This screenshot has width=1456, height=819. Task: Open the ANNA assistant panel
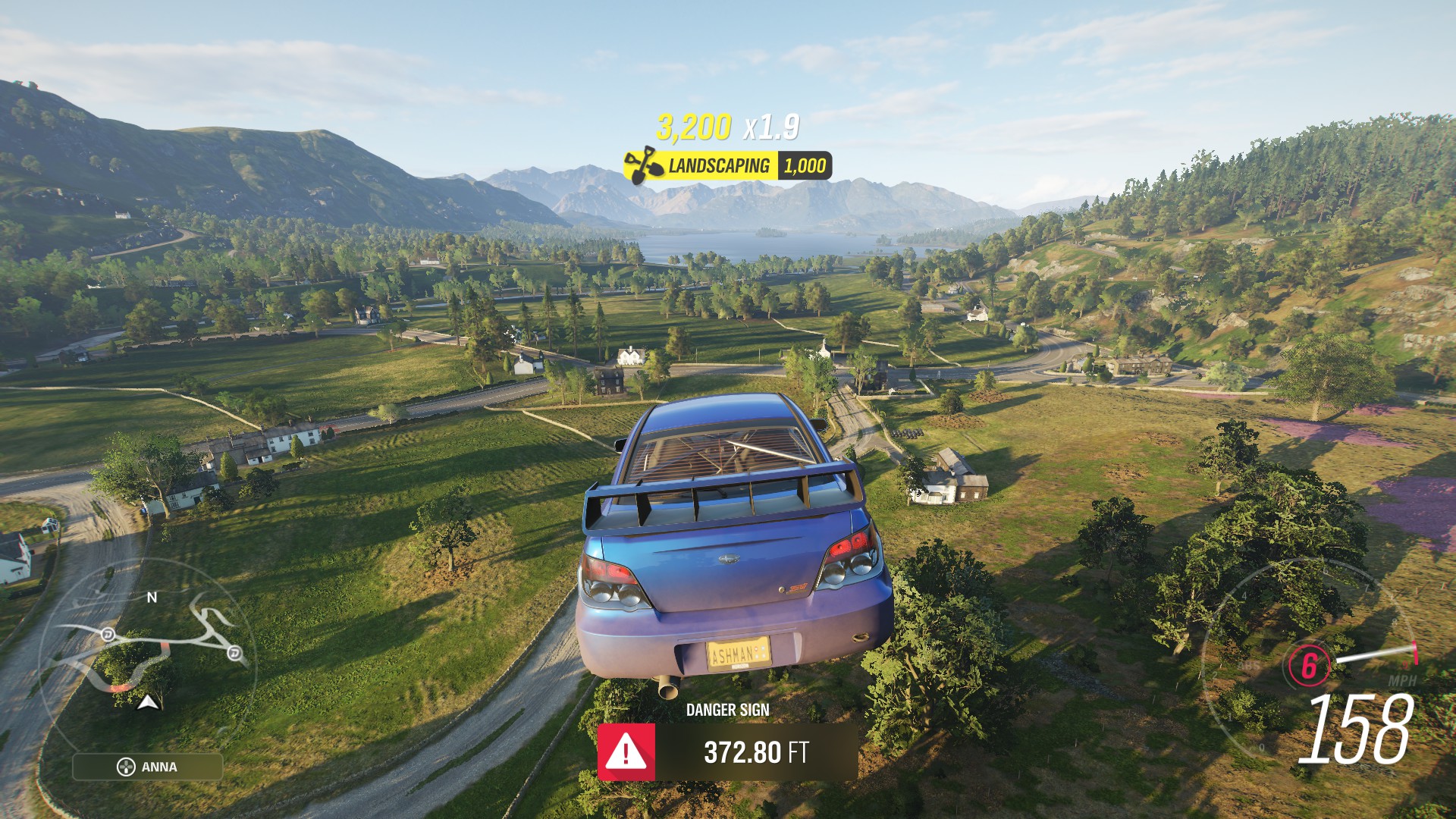tap(148, 767)
